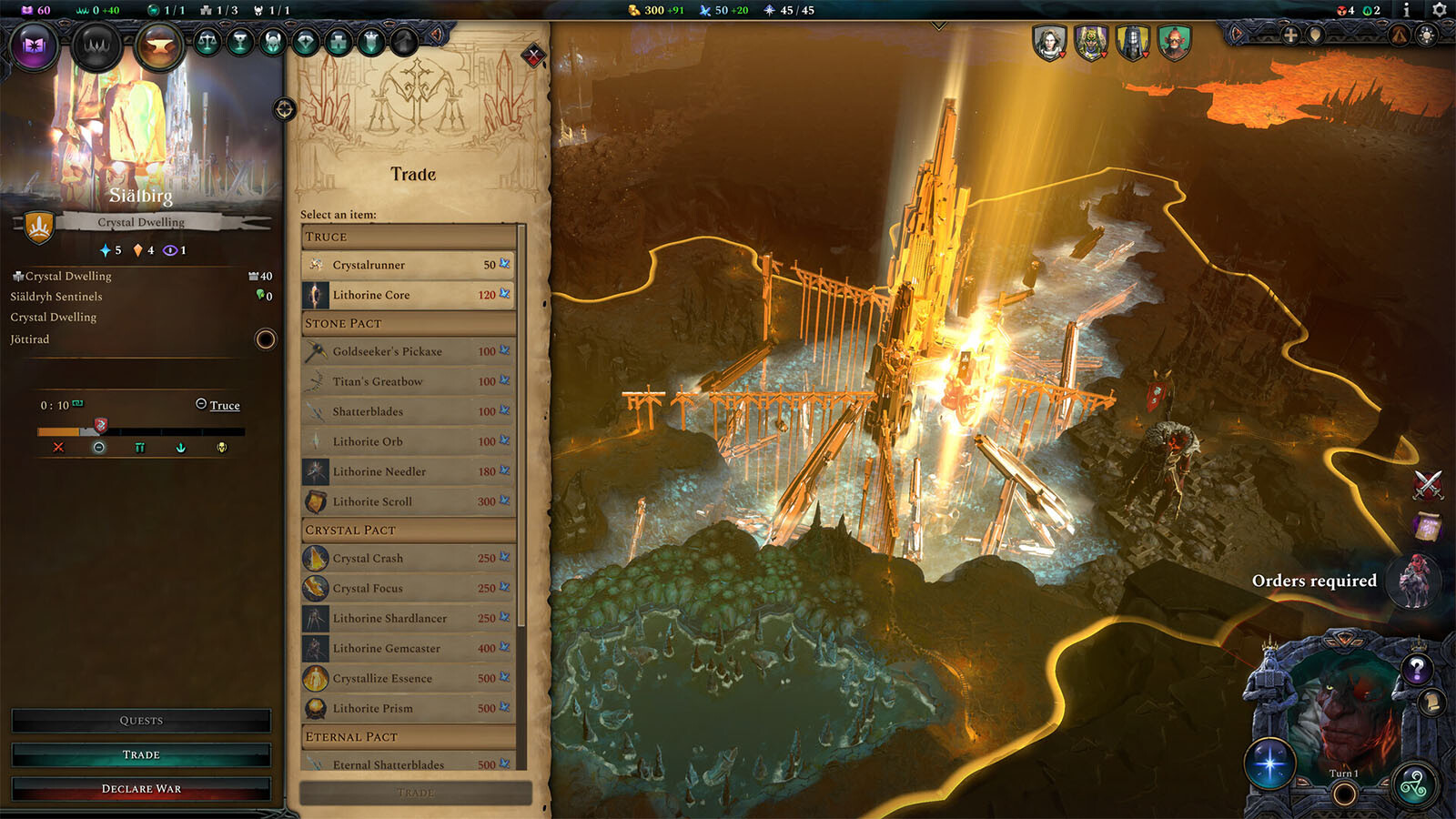Expand the Eternal Pact category

[x=409, y=735]
